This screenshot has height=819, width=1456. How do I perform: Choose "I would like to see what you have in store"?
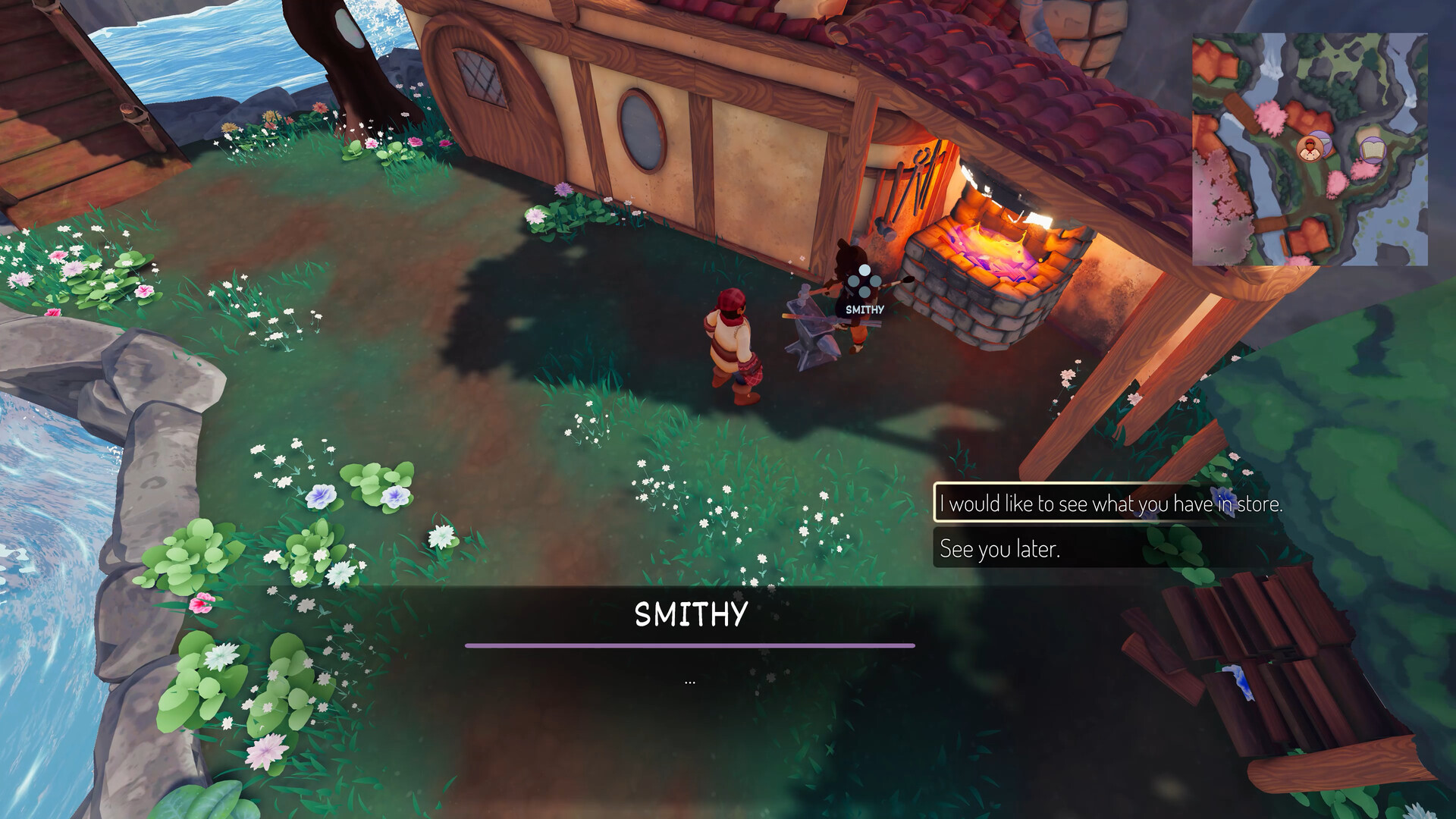pyautogui.click(x=1110, y=504)
